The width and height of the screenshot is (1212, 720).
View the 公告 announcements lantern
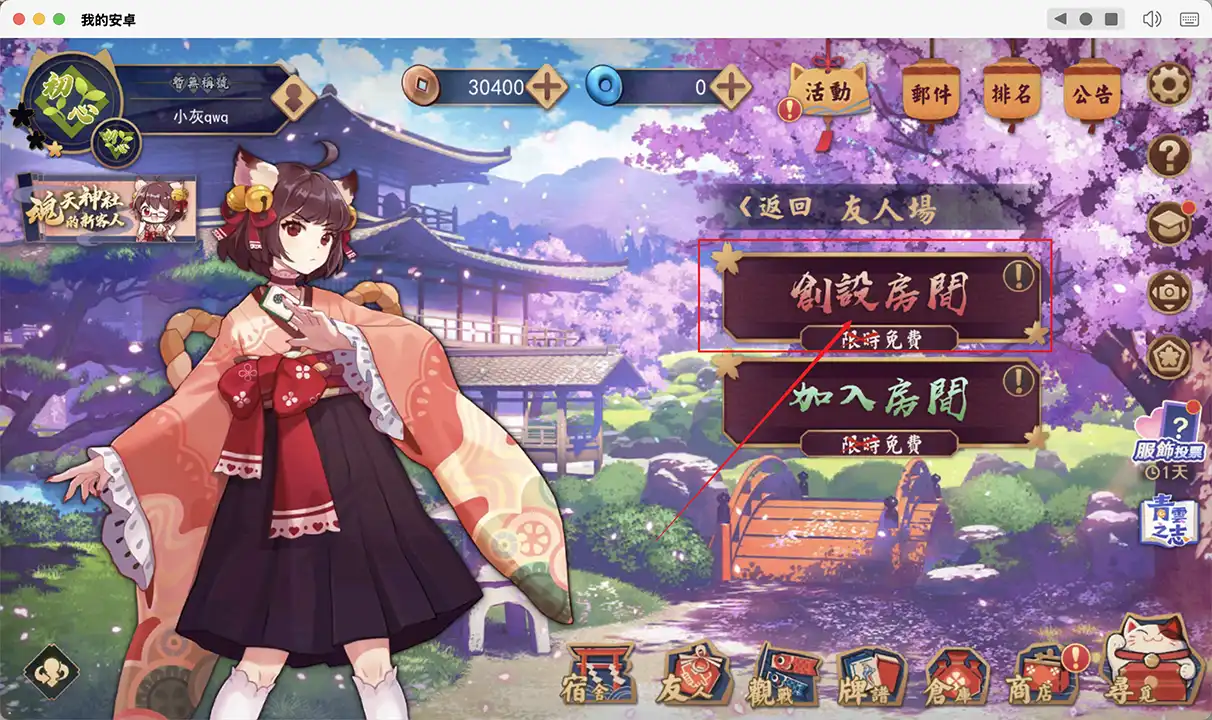[x=1091, y=95]
